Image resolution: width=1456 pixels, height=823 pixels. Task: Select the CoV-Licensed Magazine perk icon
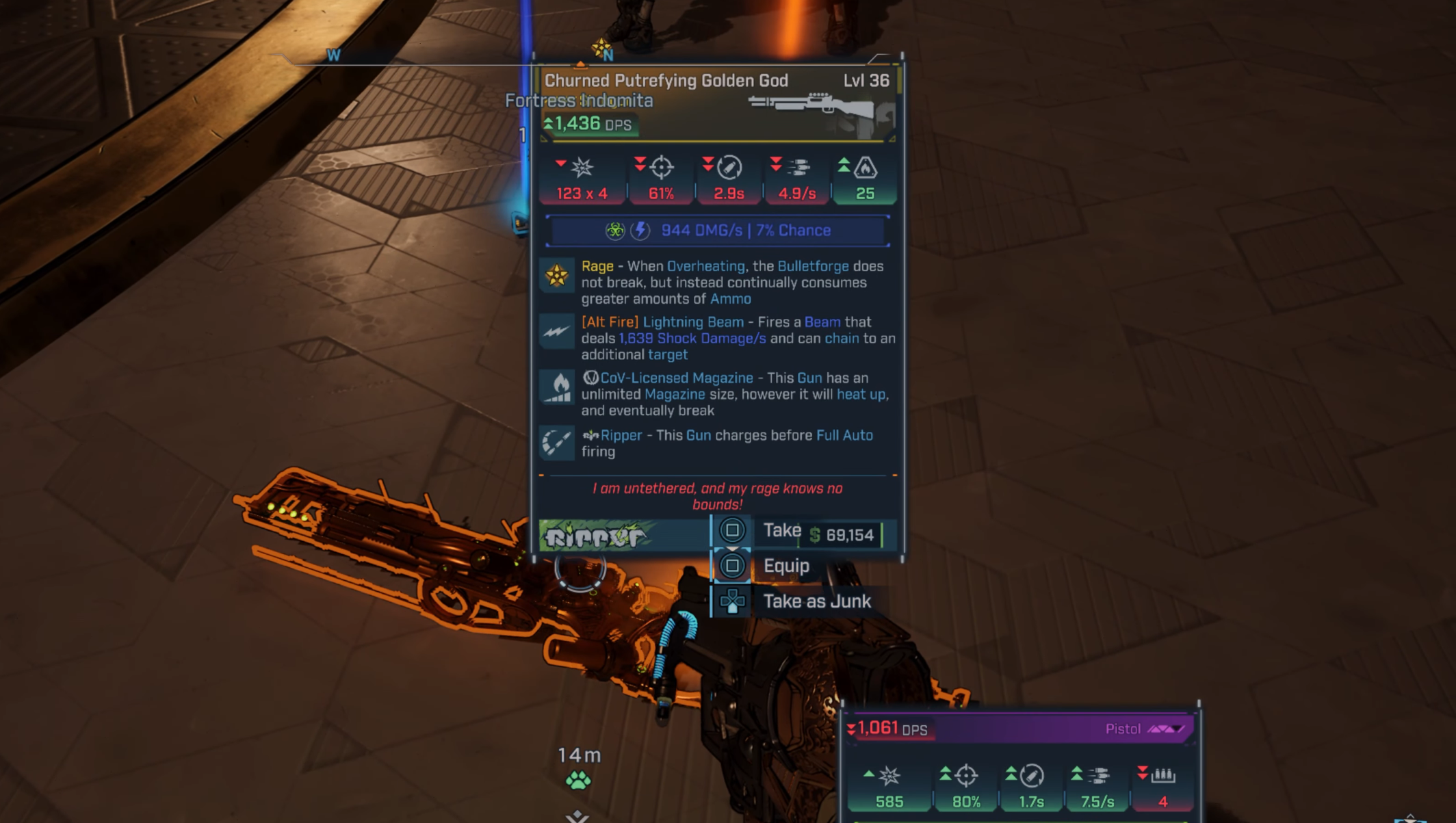[557, 388]
